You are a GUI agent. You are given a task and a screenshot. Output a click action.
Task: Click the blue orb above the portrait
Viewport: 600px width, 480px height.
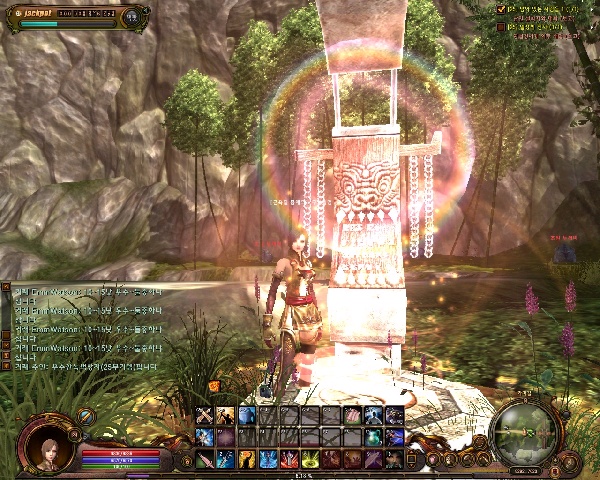tap(87, 416)
